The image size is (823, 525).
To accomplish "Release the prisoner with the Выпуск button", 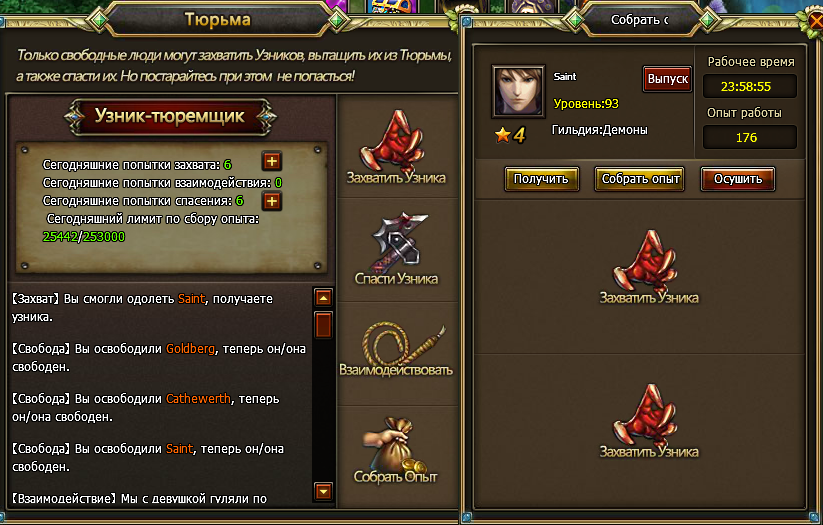I will (x=667, y=78).
